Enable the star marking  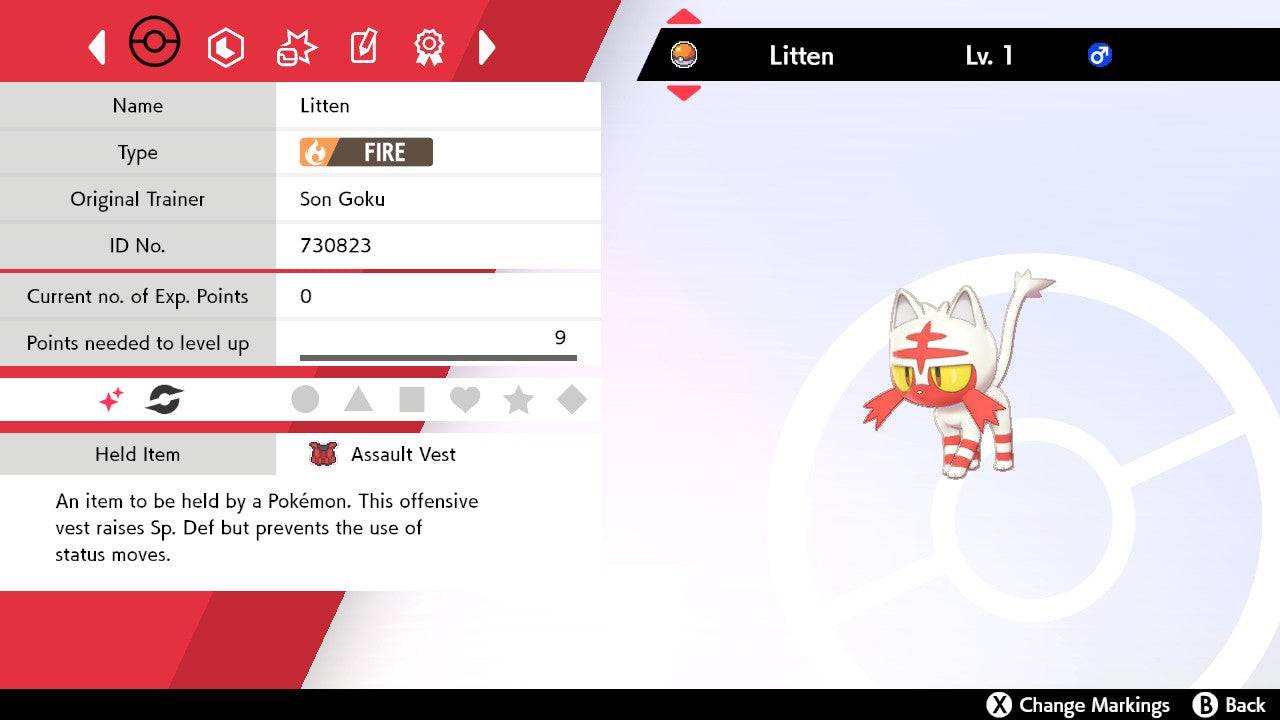click(518, 399)
